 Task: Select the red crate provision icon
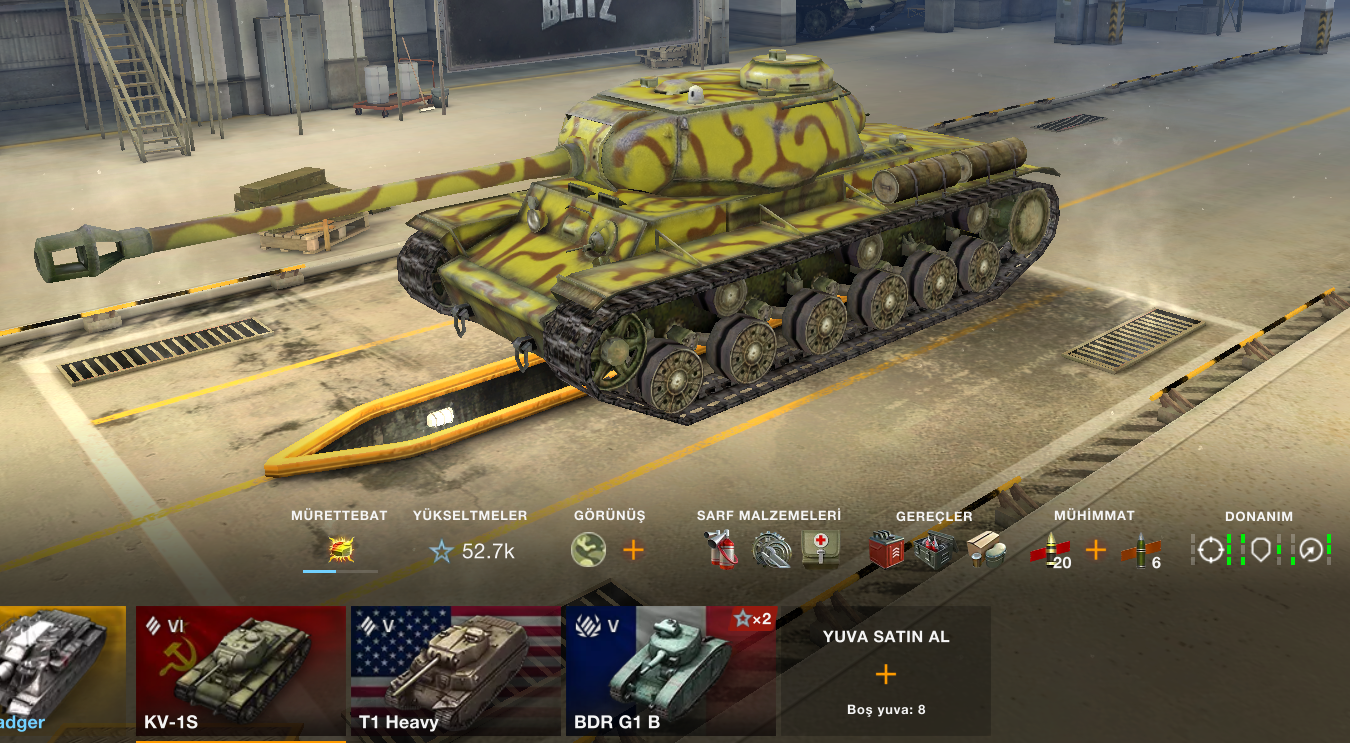tap(886, 549)
